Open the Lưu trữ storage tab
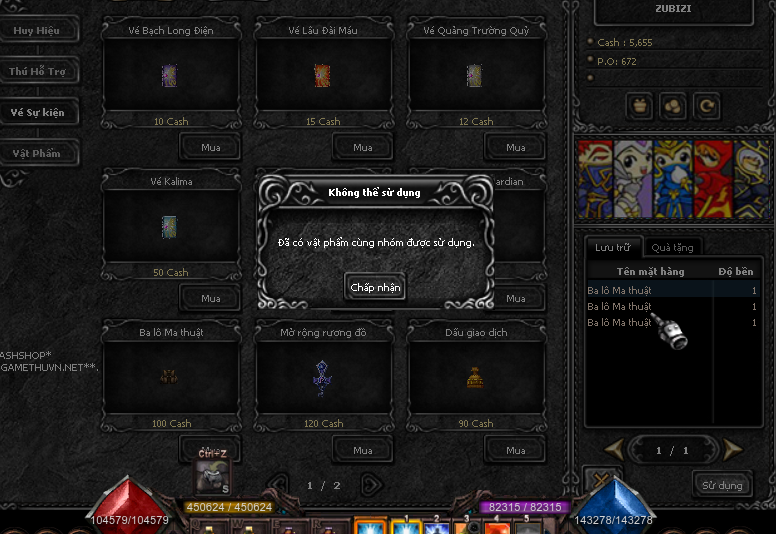The image size is (776, 534). coord(613,247)
